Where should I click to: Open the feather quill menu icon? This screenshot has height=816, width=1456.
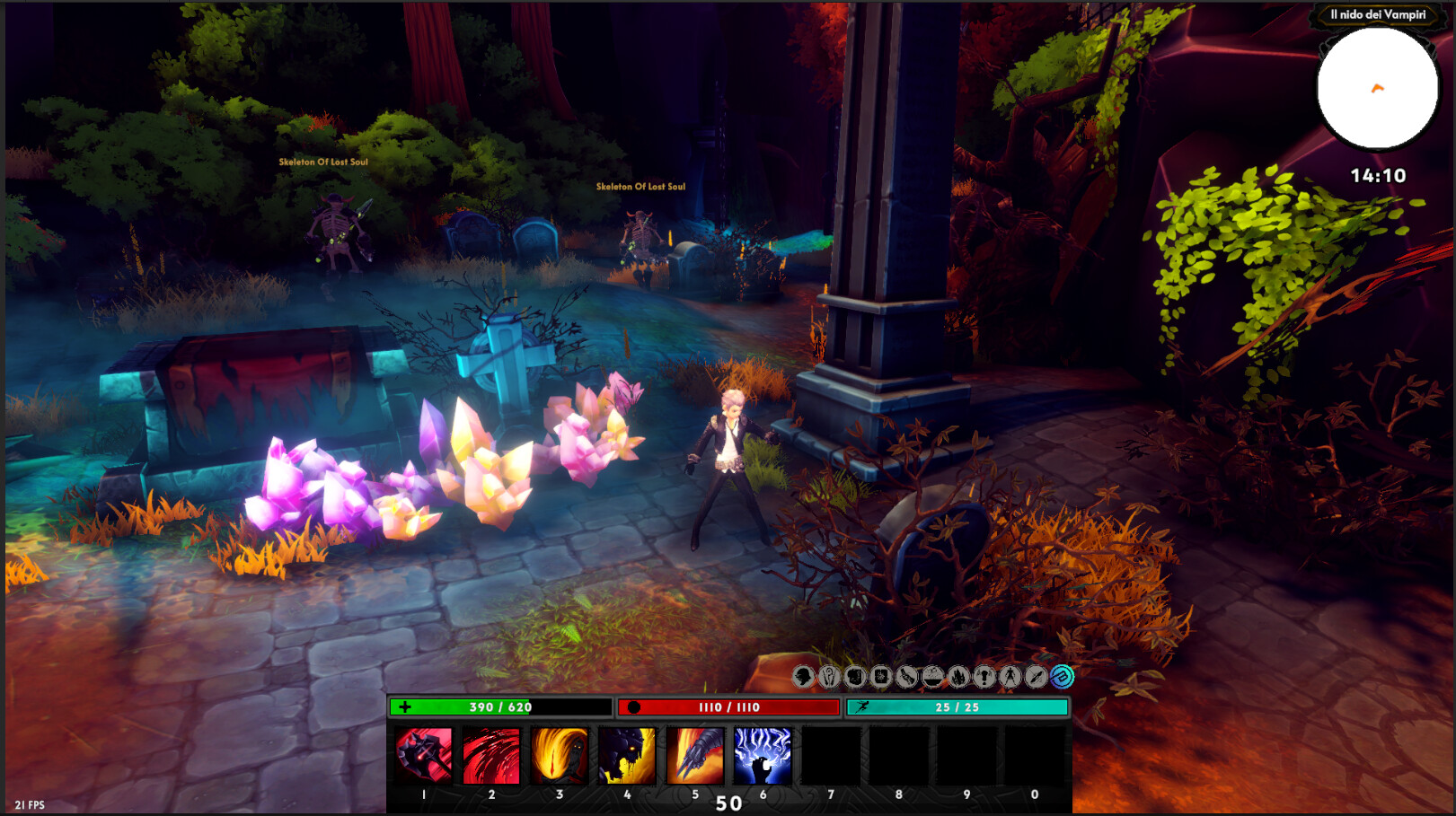1036,676
